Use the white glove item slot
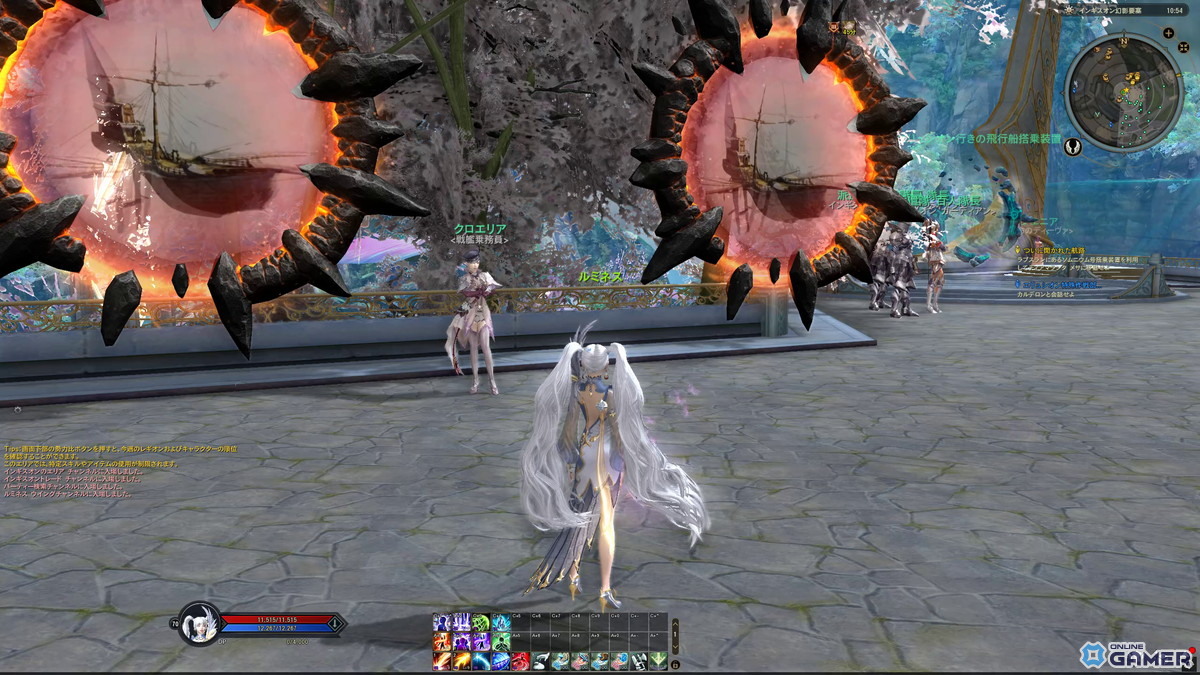The height and width of the screenshot is (675, 1200). pos(540,661)
